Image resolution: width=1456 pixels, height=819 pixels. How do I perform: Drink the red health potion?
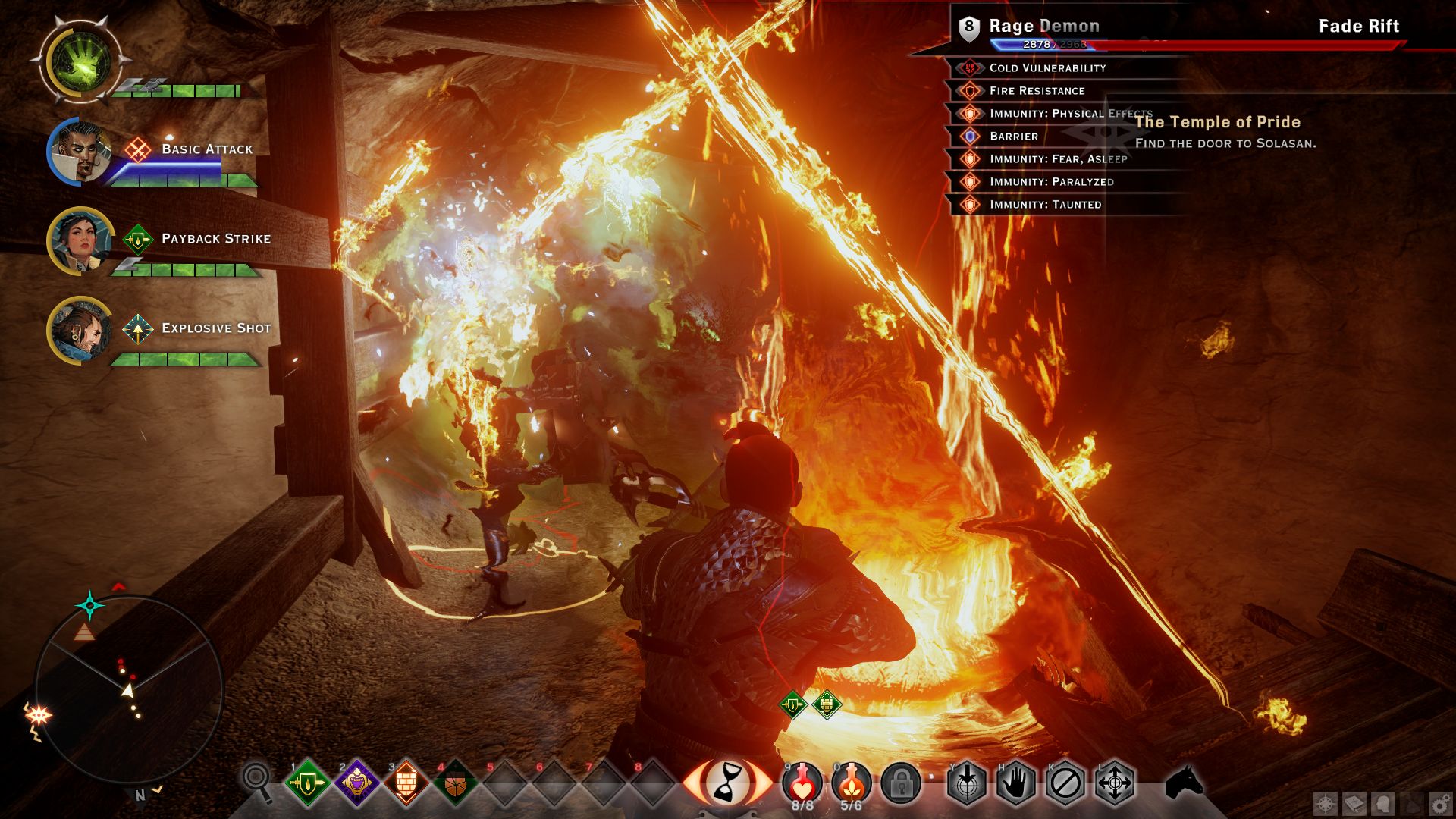802,781
